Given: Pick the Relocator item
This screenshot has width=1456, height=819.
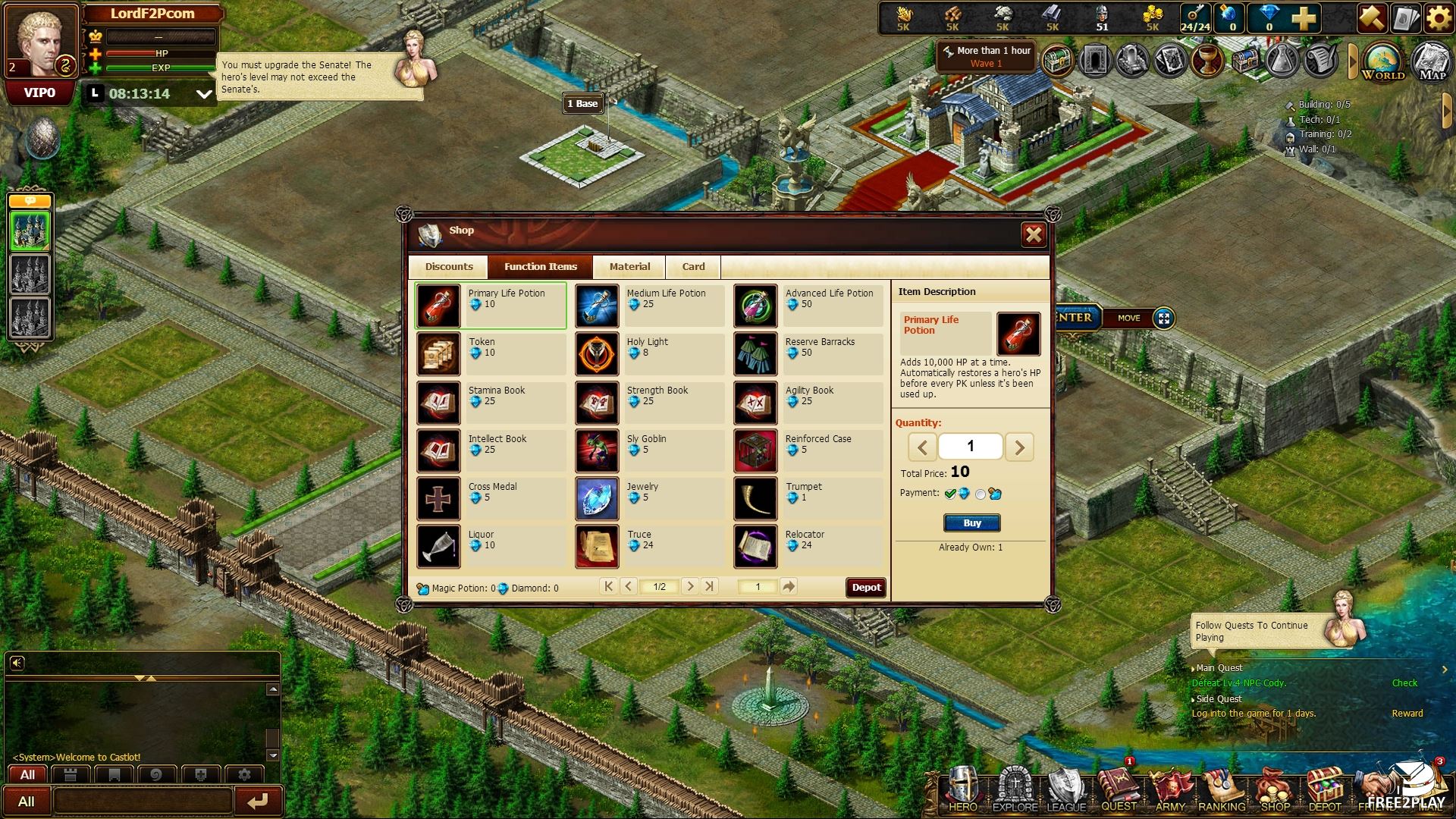Looking at the screenshot, I should [x=808, y=547].
